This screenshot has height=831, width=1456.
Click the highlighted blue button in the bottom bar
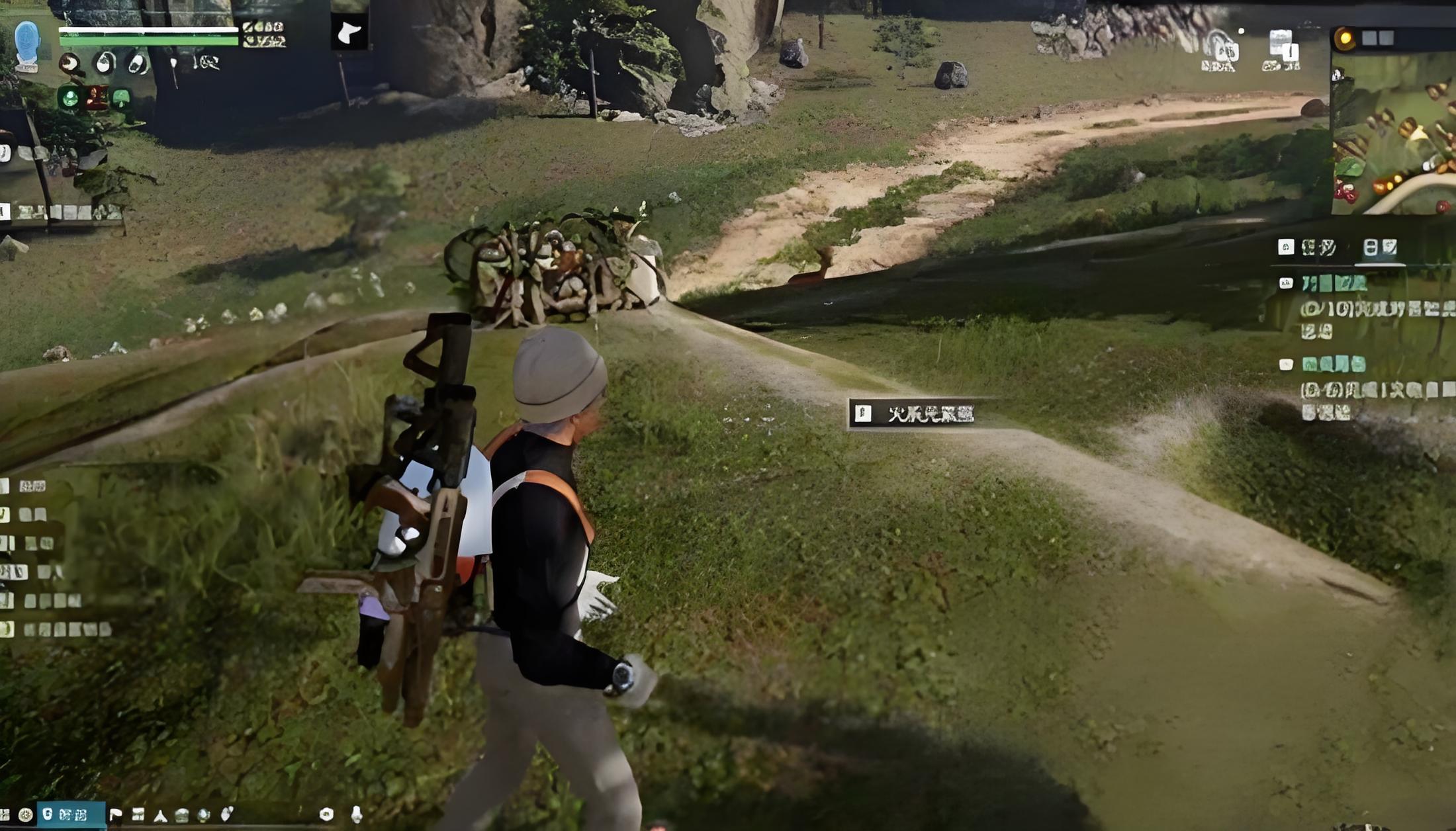(71, 814)
